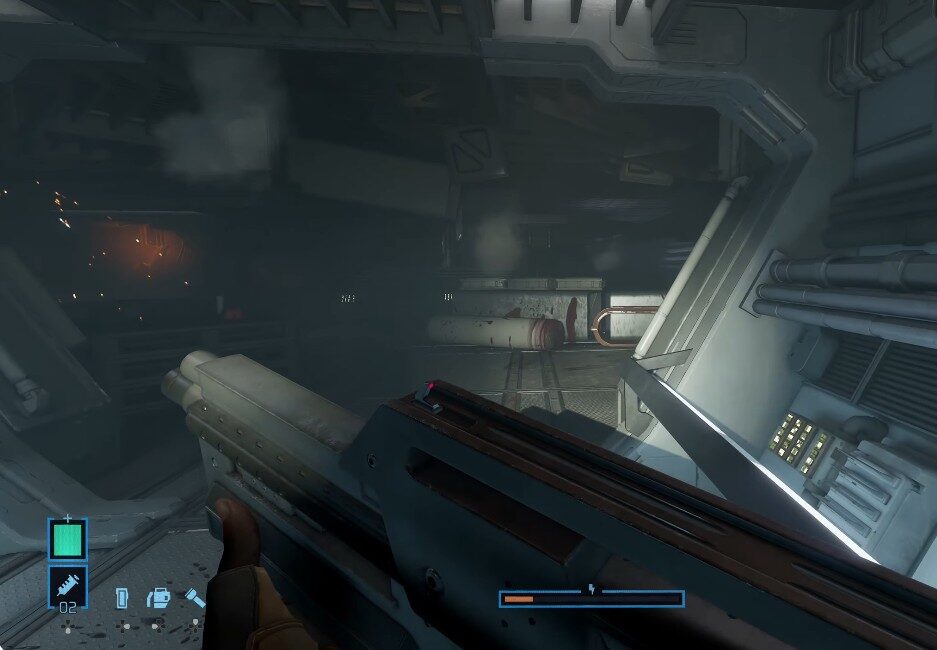Viewport: 937px width, 650px height.
Task: Choose the rectangular handheld device icon
Action: [x=122, y=598]
